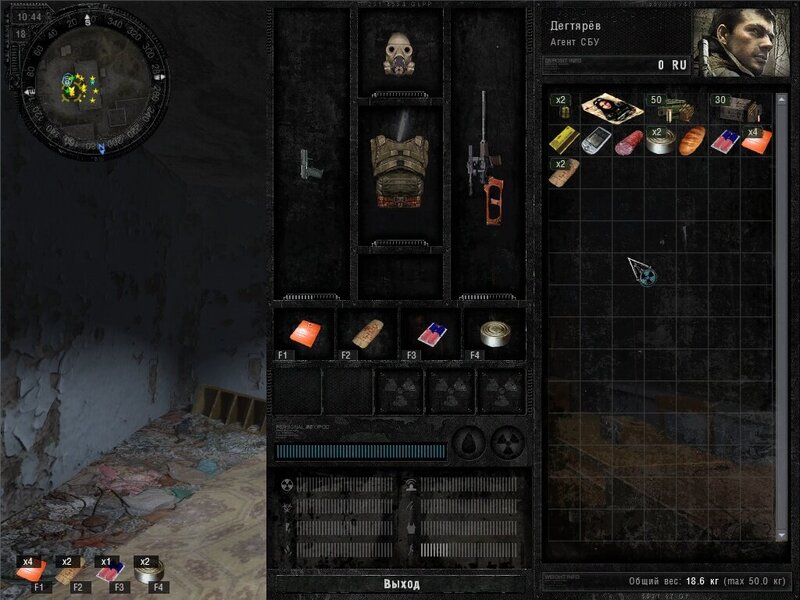This screenshot has height=600, width=800.
Task: Pick the PDA device in the backpack
Action: pos(597,140)
